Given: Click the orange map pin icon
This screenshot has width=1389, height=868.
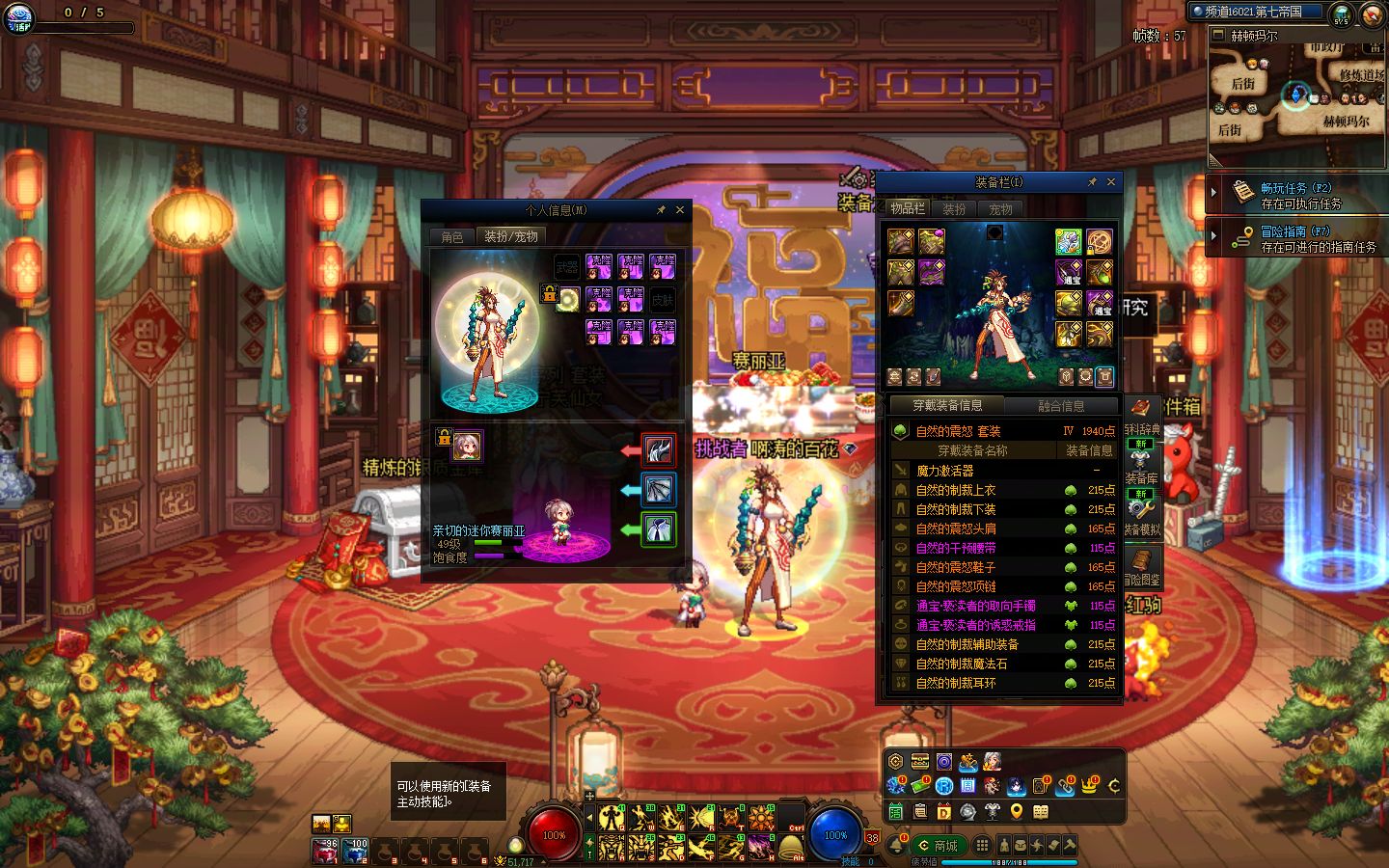Looking at the screenshot, I should point(1016,812).
